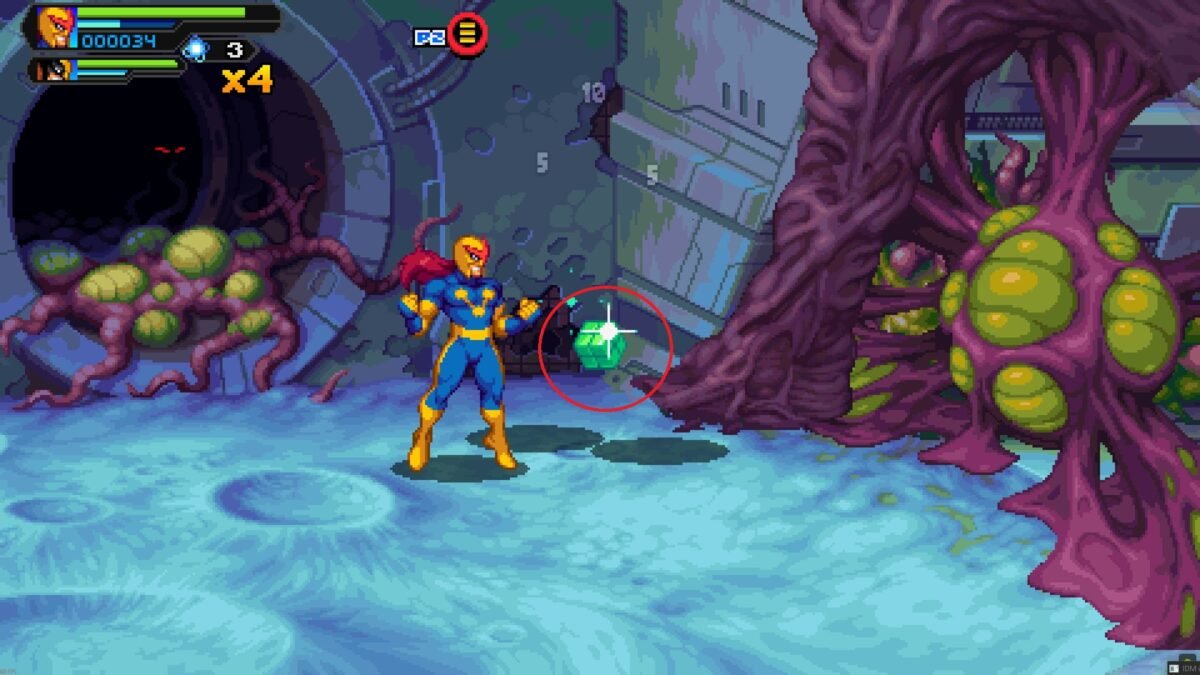Open the IDM overlay badge
The width and height of the screenshot is (1200, 675).
1183,667
